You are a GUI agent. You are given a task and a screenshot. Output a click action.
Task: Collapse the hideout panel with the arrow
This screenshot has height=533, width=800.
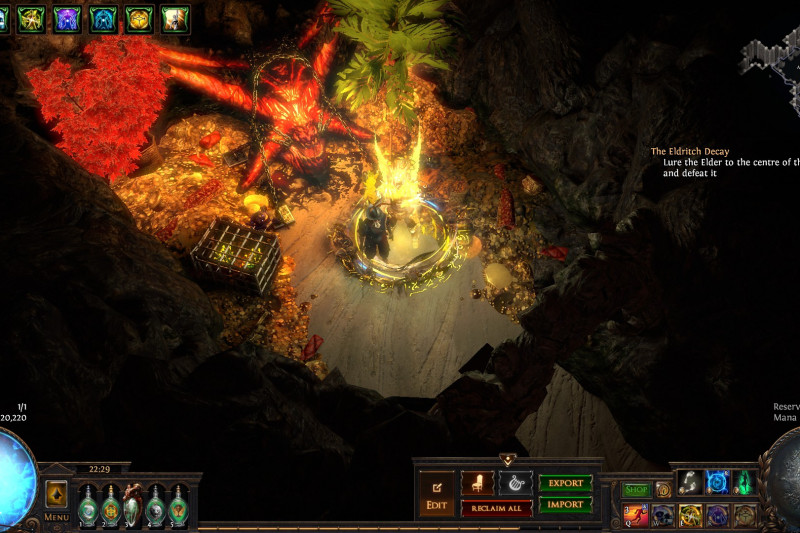[507, 460]
